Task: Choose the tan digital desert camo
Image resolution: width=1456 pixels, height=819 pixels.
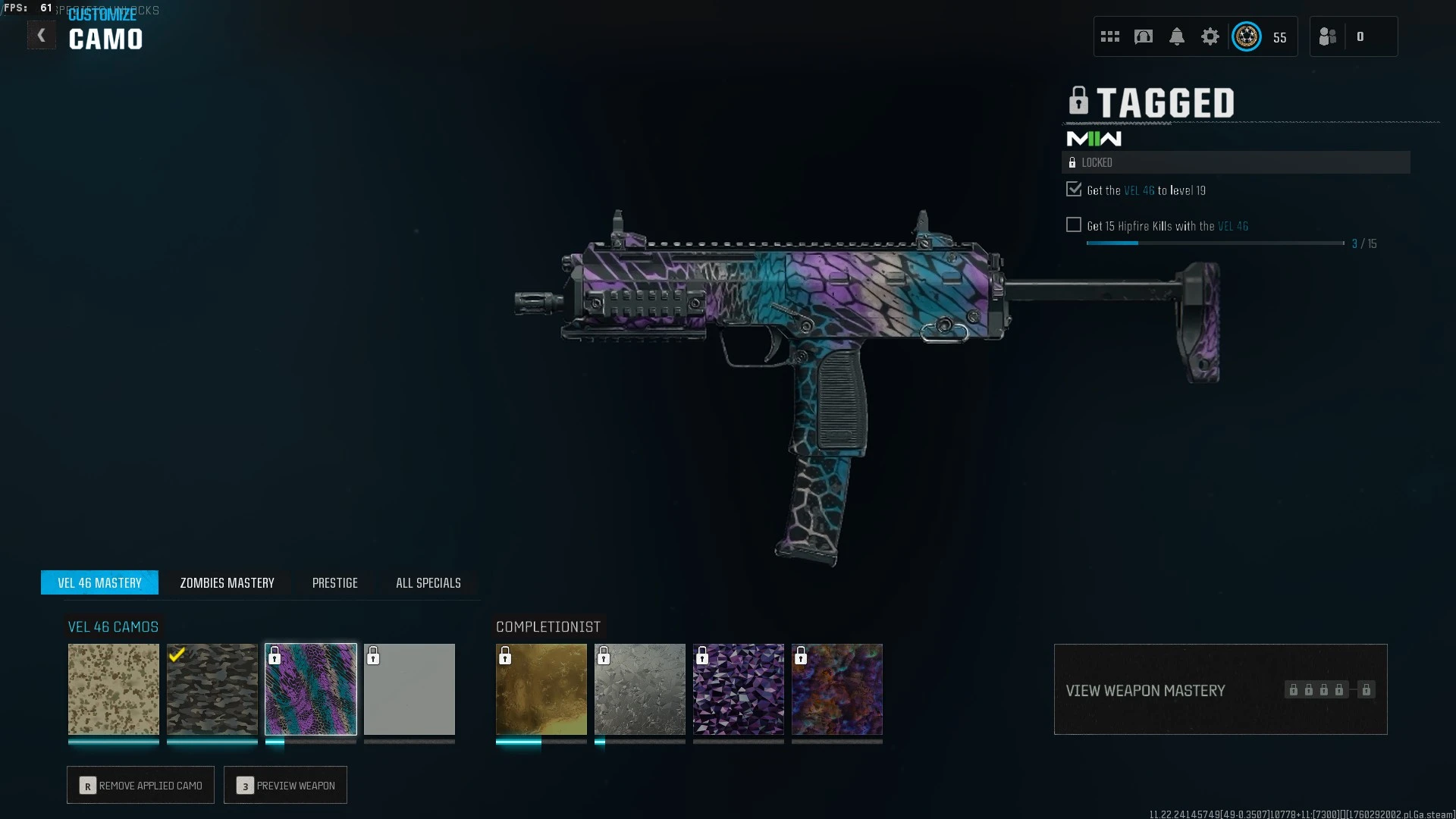Action: click(x=114, y=689)
